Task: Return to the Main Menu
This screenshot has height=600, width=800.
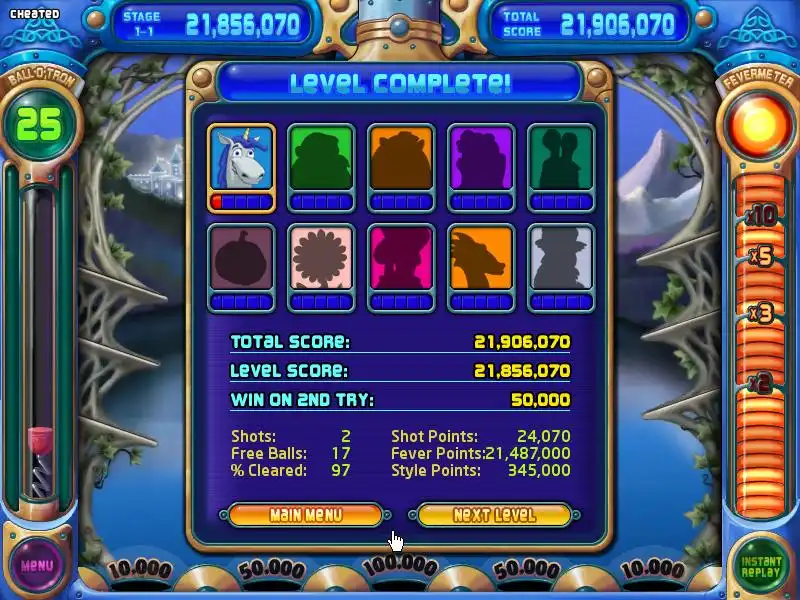Action: click(305, 515)
